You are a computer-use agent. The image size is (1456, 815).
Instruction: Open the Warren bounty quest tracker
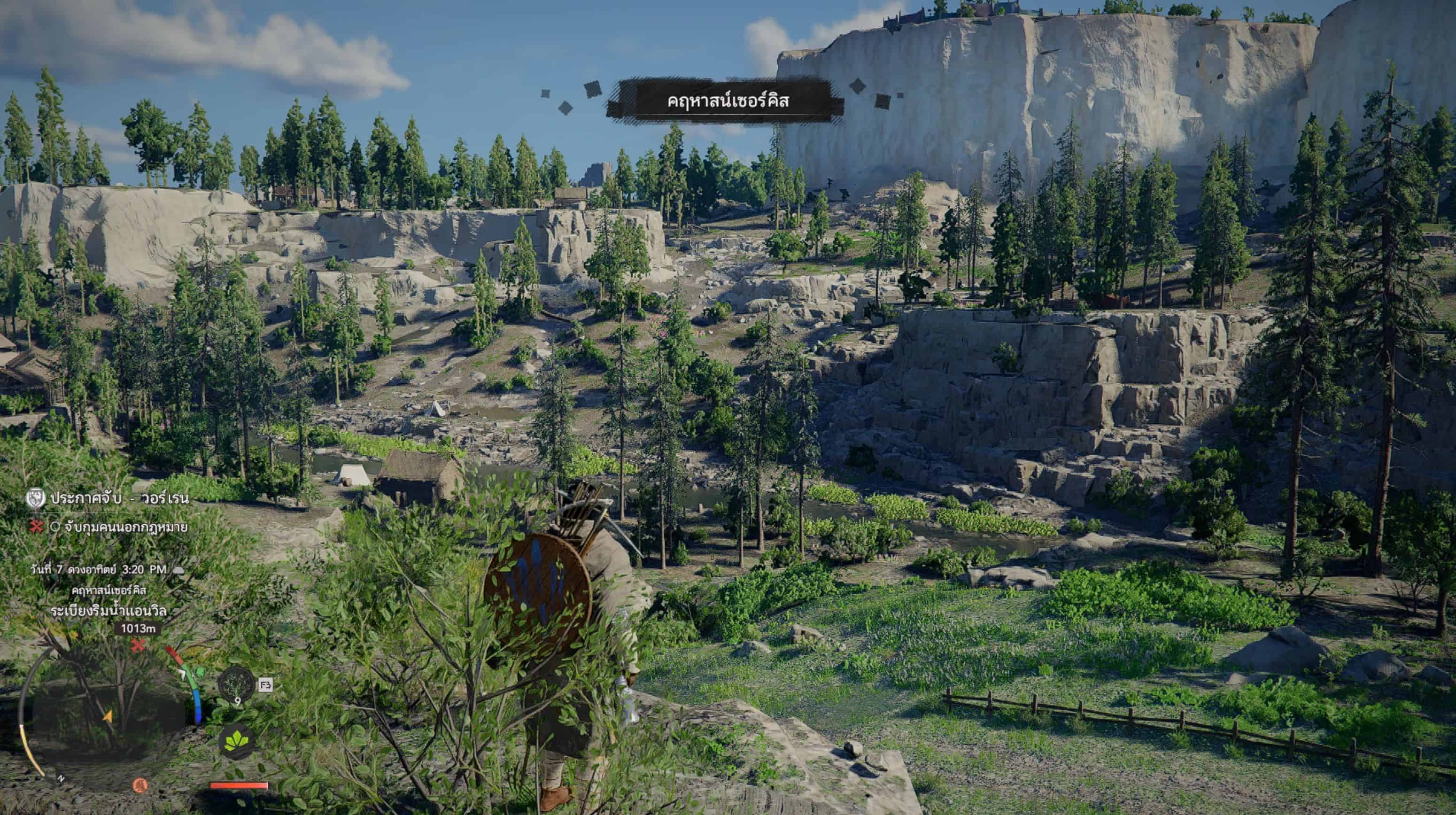(119, 498)
